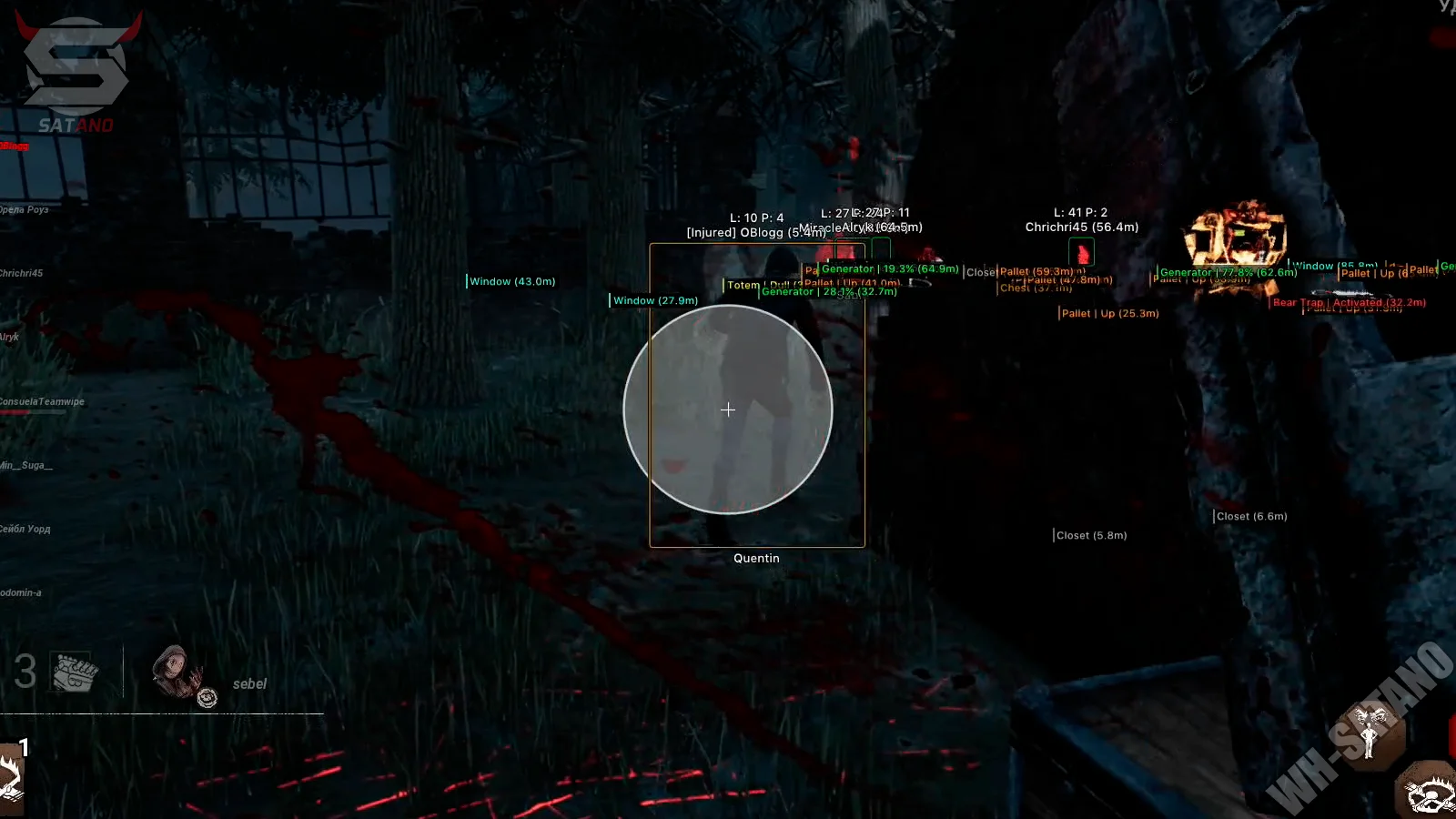The height and width of the screenshot is (819, 1456).
Task: Click the OBlogg survivor health icon top left
Action: [x=13, y=147]
